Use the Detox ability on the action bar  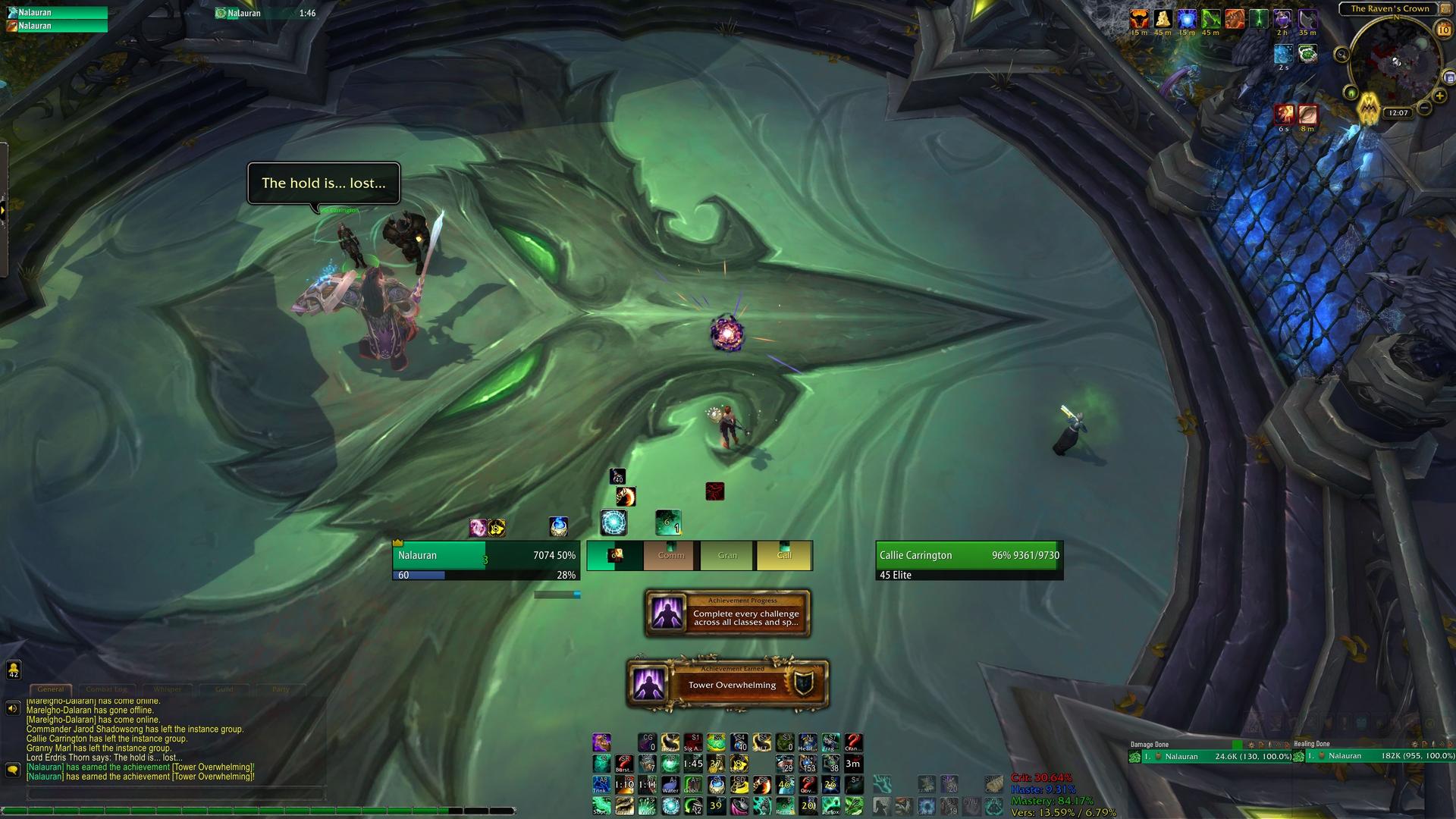click(830, 805)
